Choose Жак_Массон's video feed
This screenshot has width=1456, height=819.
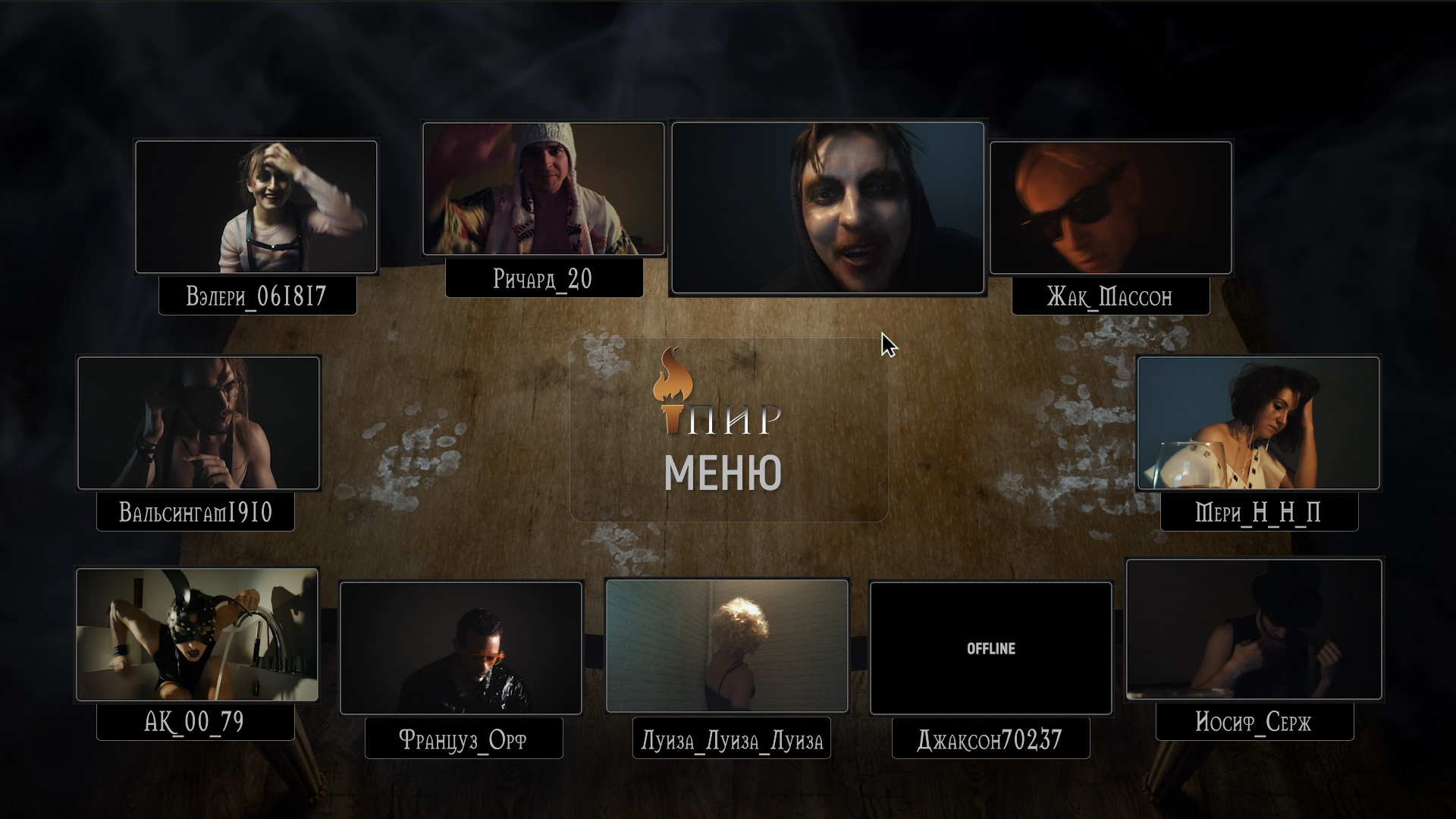1110,207
